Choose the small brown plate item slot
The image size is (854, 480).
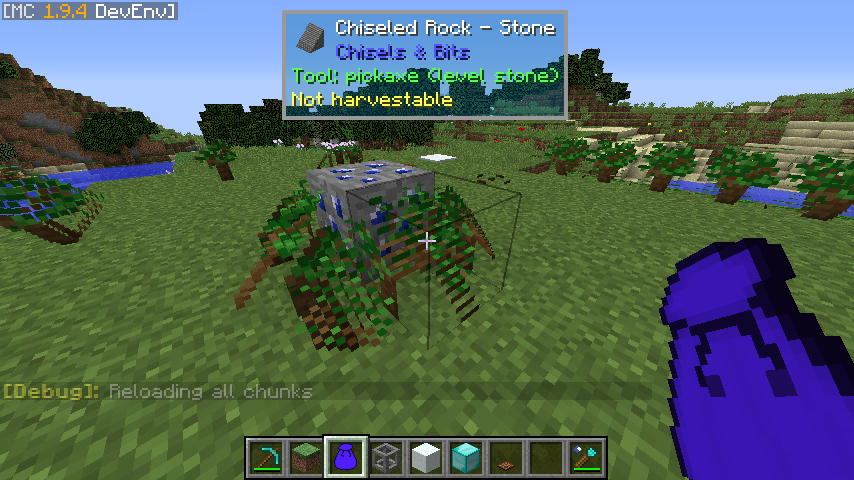[507, 458]
